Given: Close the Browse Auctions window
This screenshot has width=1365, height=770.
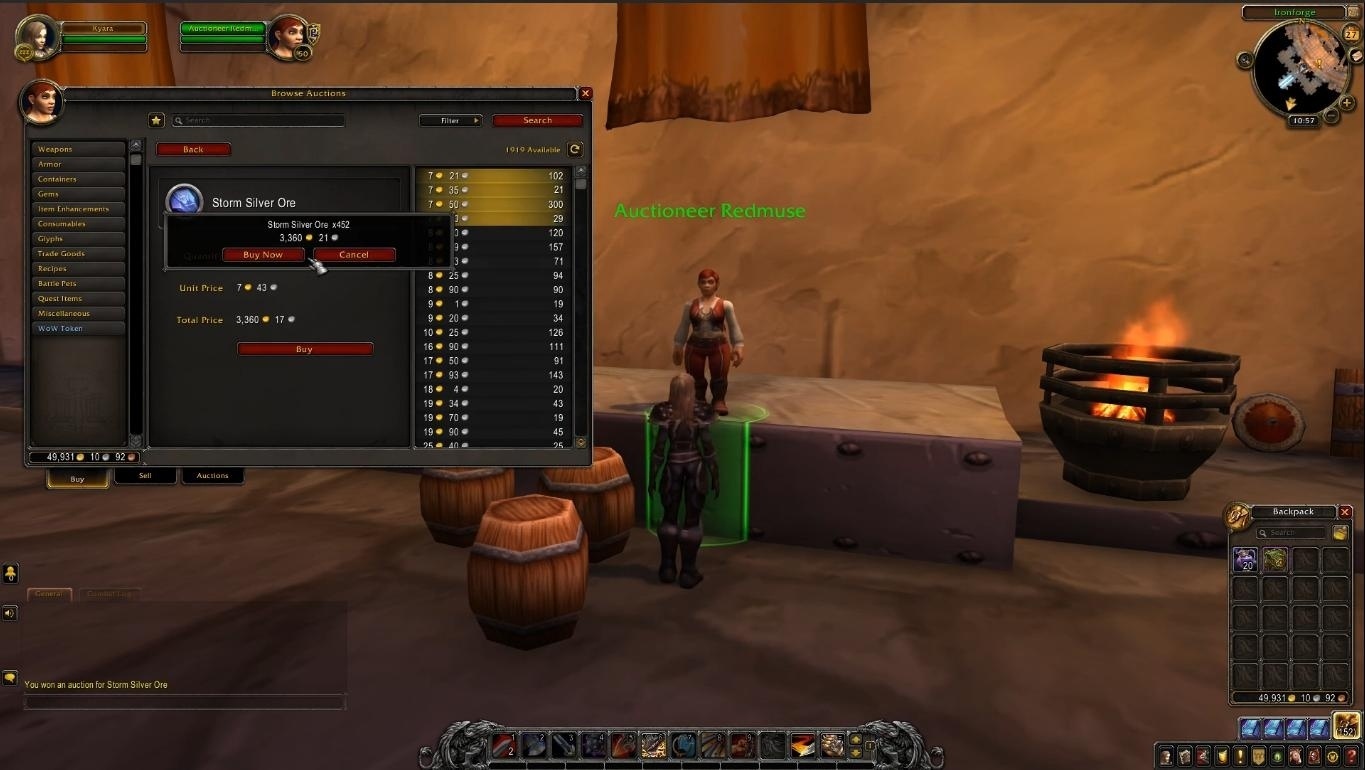Looking at the screenshot, I should pyautogui.click(x=586, y=93).
